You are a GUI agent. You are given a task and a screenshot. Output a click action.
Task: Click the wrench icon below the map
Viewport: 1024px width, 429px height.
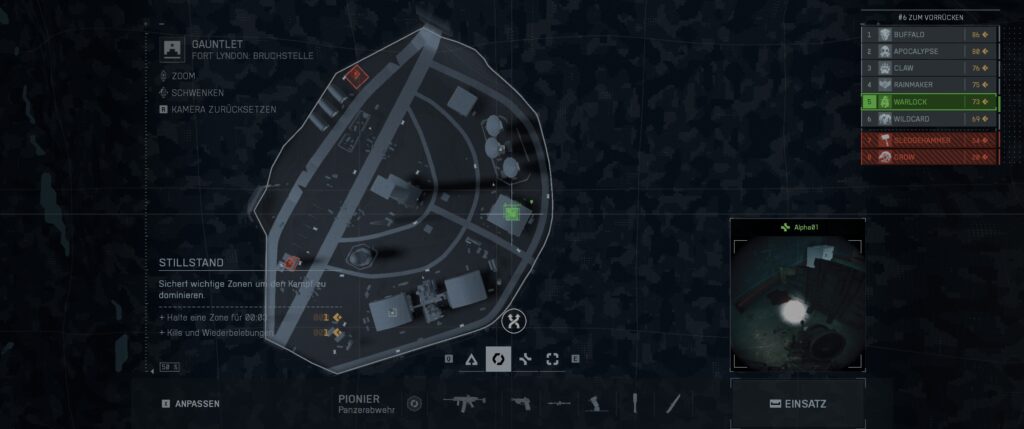tap(516, 321)
